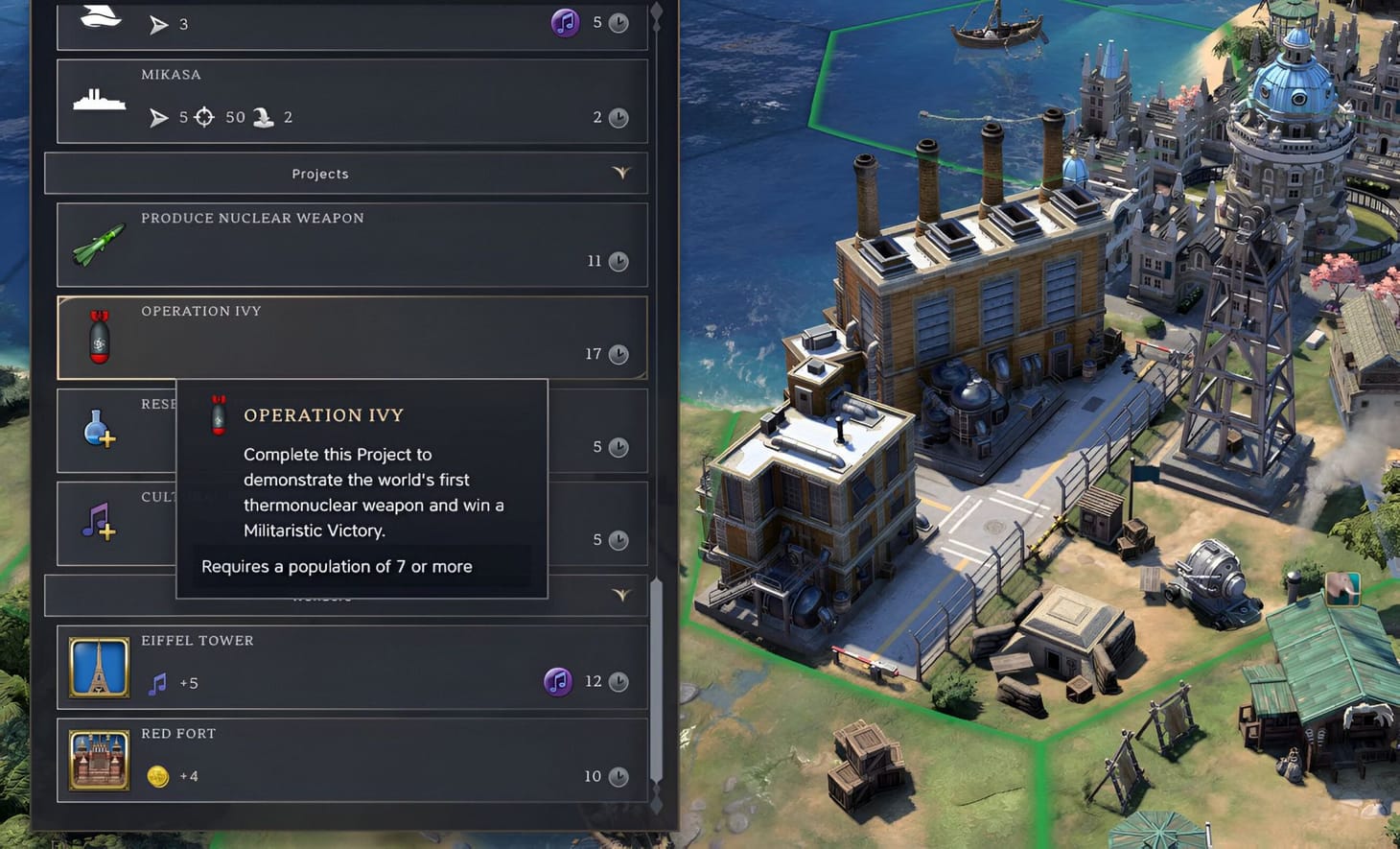Click the Projects section header
Screen dimensions: 1400x849
click(320, 174)
